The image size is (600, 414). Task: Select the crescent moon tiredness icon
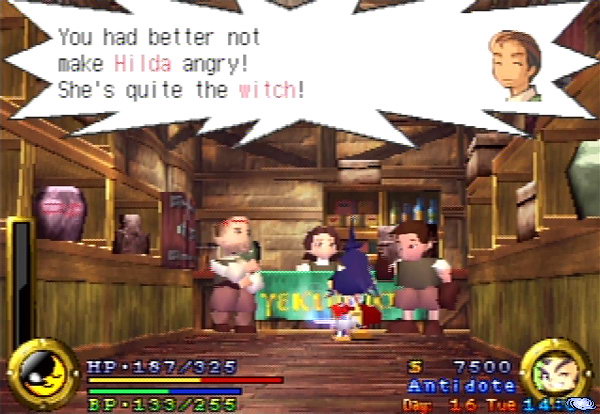click(x=42, y=374)
